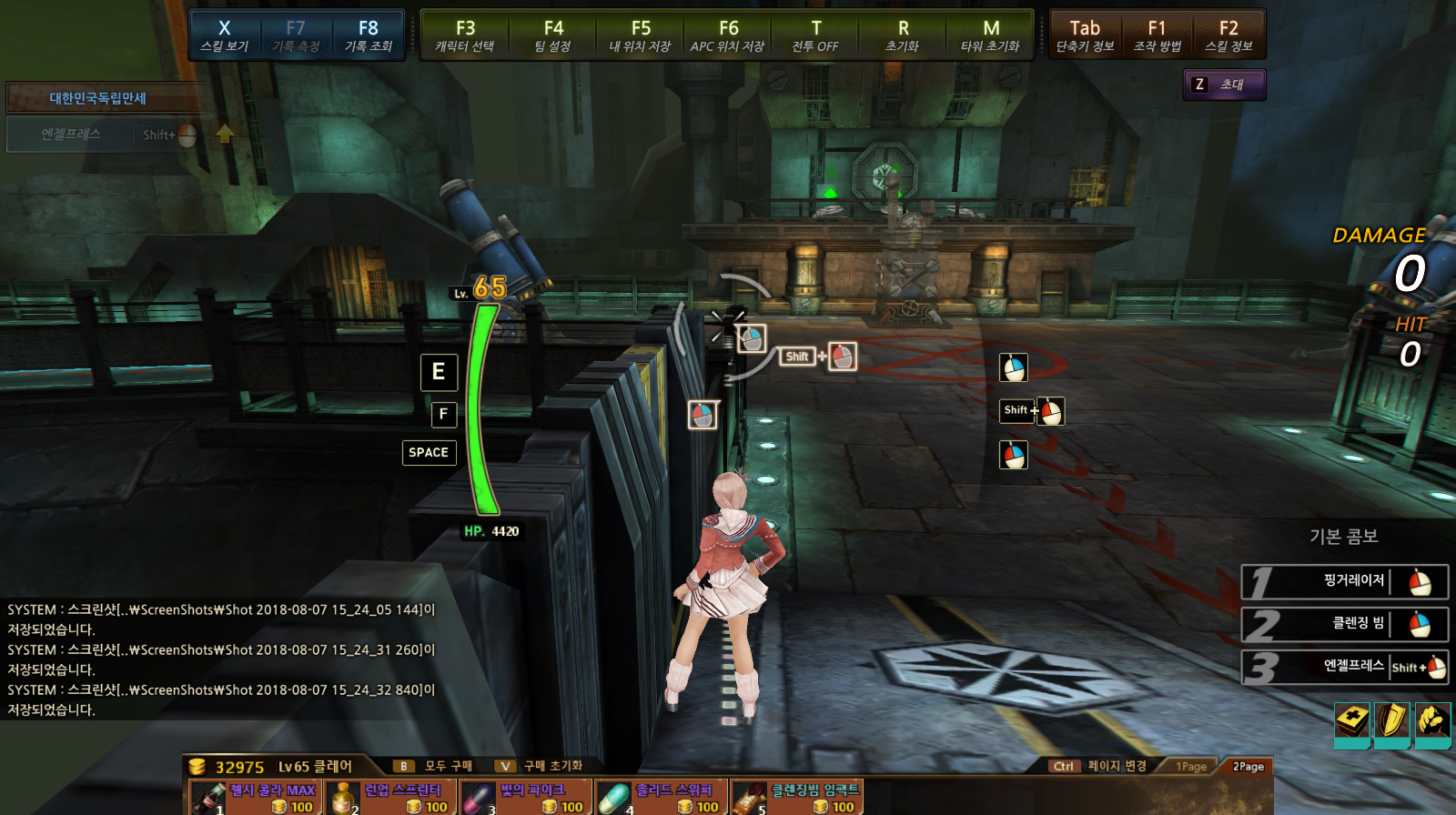
Task: Buy the 런업 스프린터 potion
Action: [x=390, y=798]
